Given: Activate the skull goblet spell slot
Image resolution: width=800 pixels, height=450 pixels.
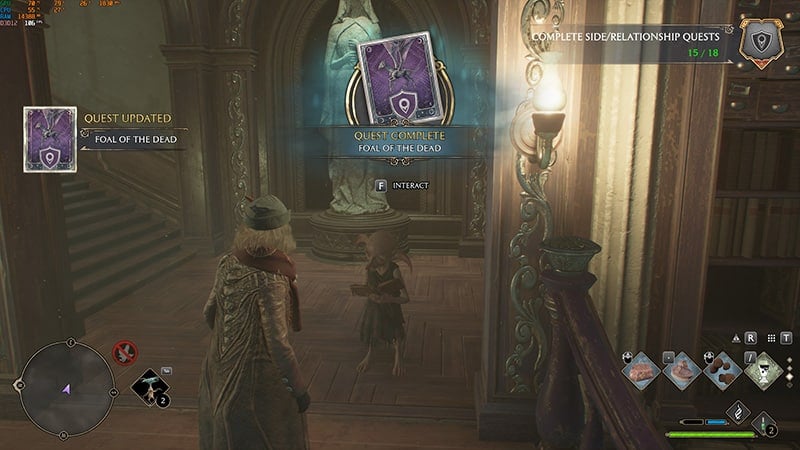Looking at the screenshot, I should click(764, 369).
